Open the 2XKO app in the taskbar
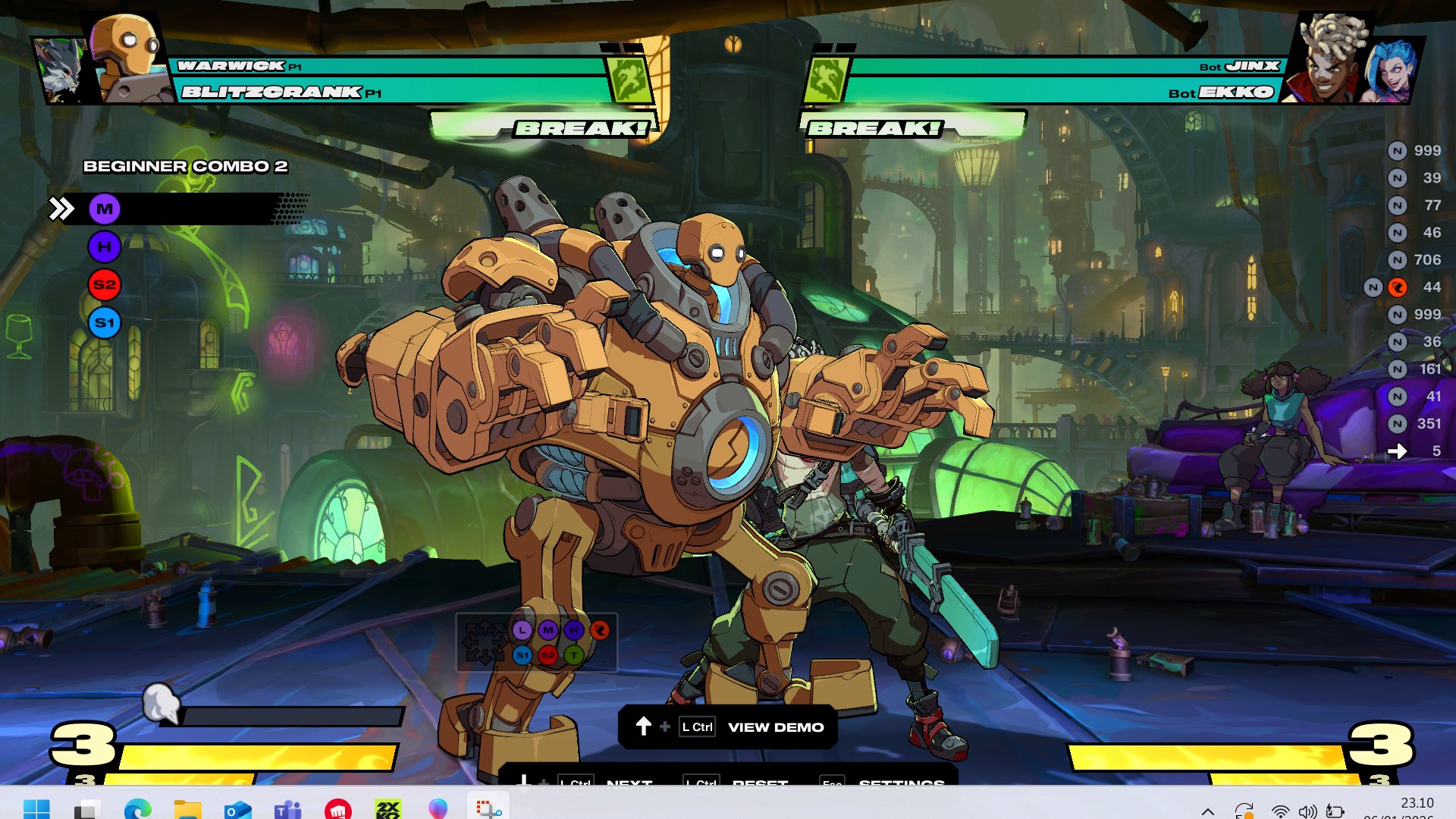The width and height of the screenshot is (1456, 819). tap(388, 809)
